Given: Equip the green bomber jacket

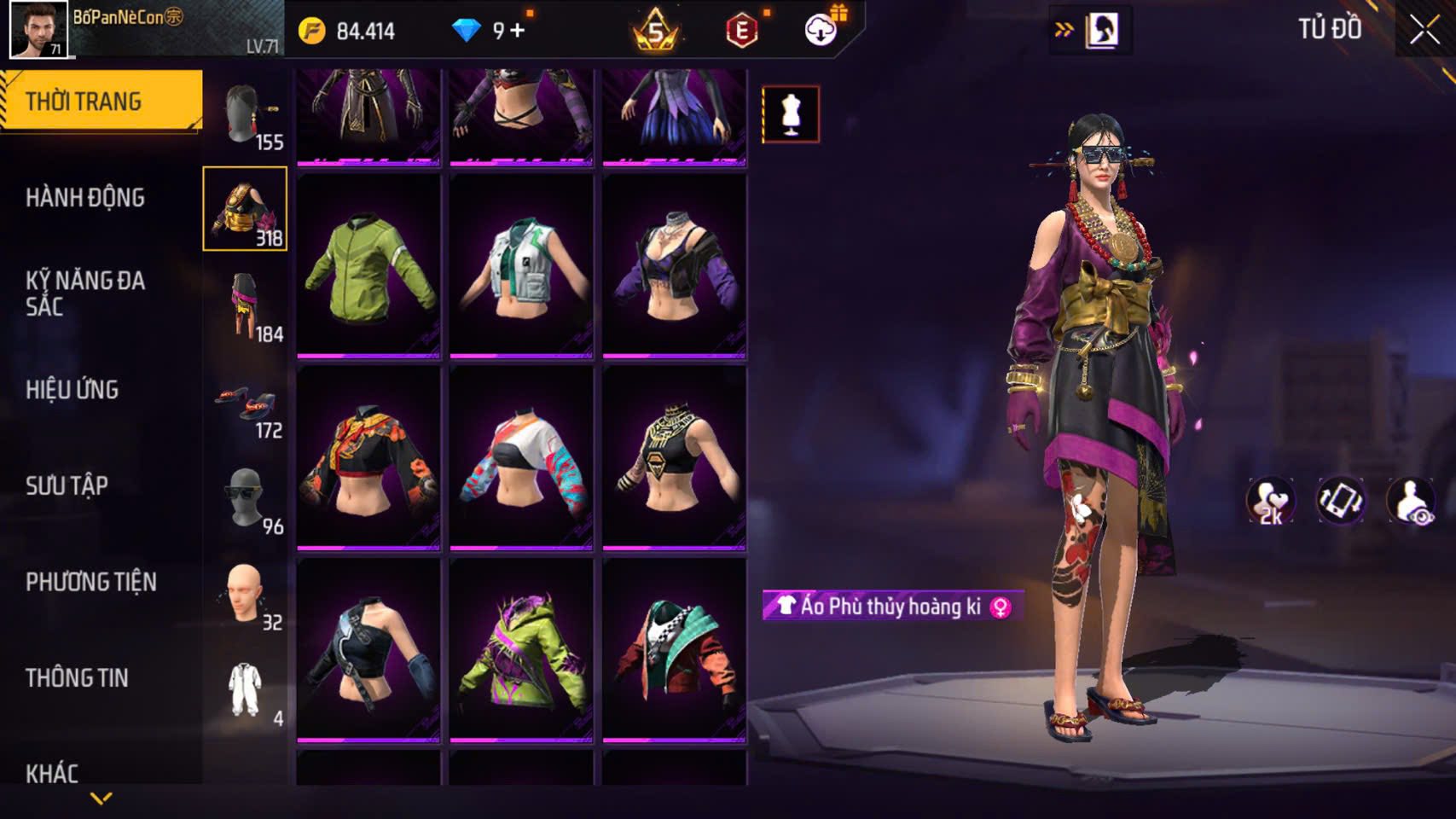Looking at the screenshot, I should pos(368,266).
